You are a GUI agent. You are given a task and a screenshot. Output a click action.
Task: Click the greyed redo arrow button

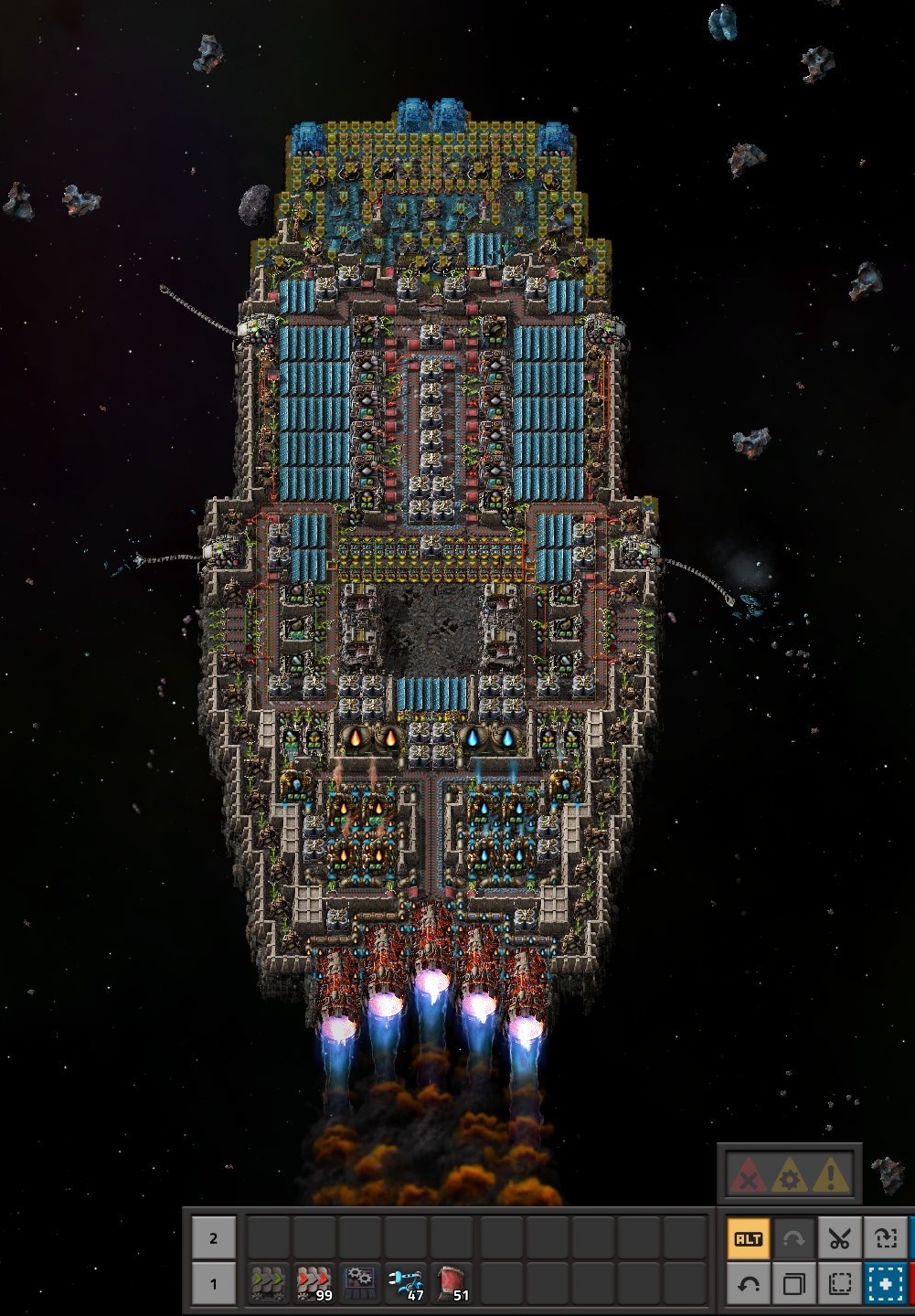tap(793, 1239)
